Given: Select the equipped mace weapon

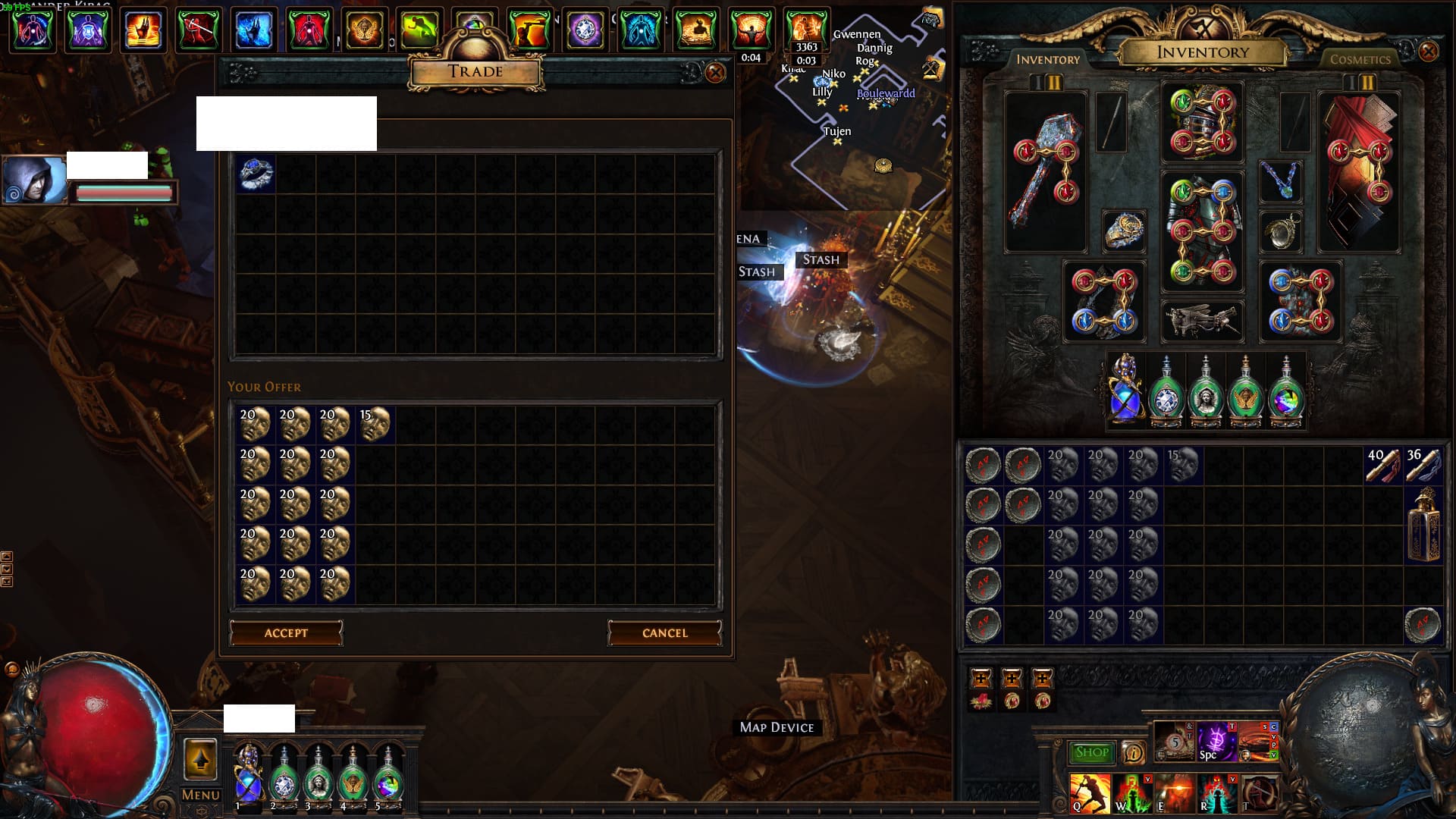Looking at the screenshot, I should (1046, 173).
